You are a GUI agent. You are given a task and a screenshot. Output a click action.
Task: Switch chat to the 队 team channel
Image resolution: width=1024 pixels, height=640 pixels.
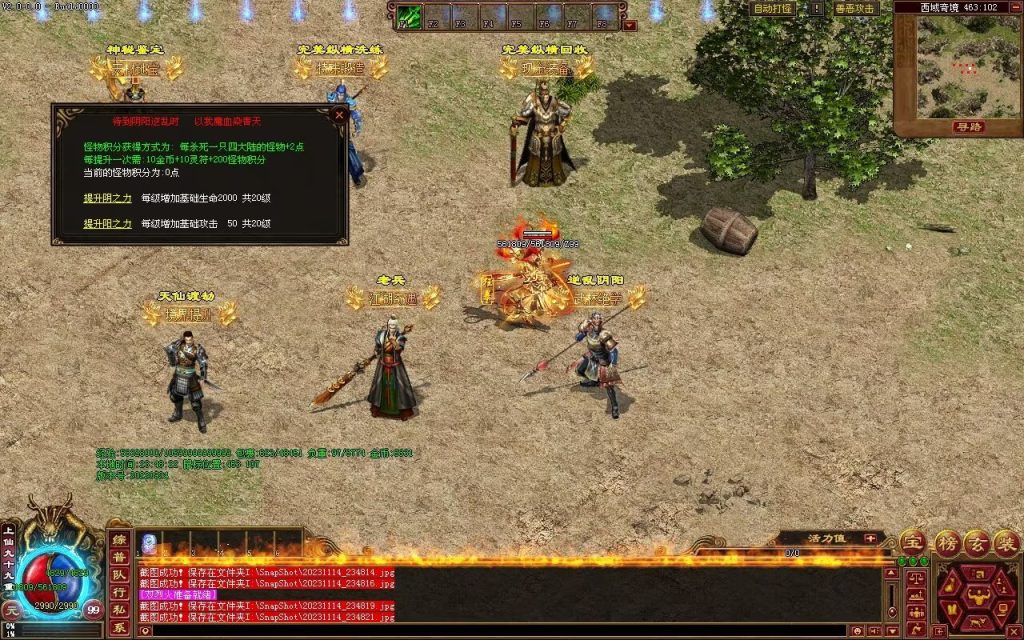coord(119,575)
